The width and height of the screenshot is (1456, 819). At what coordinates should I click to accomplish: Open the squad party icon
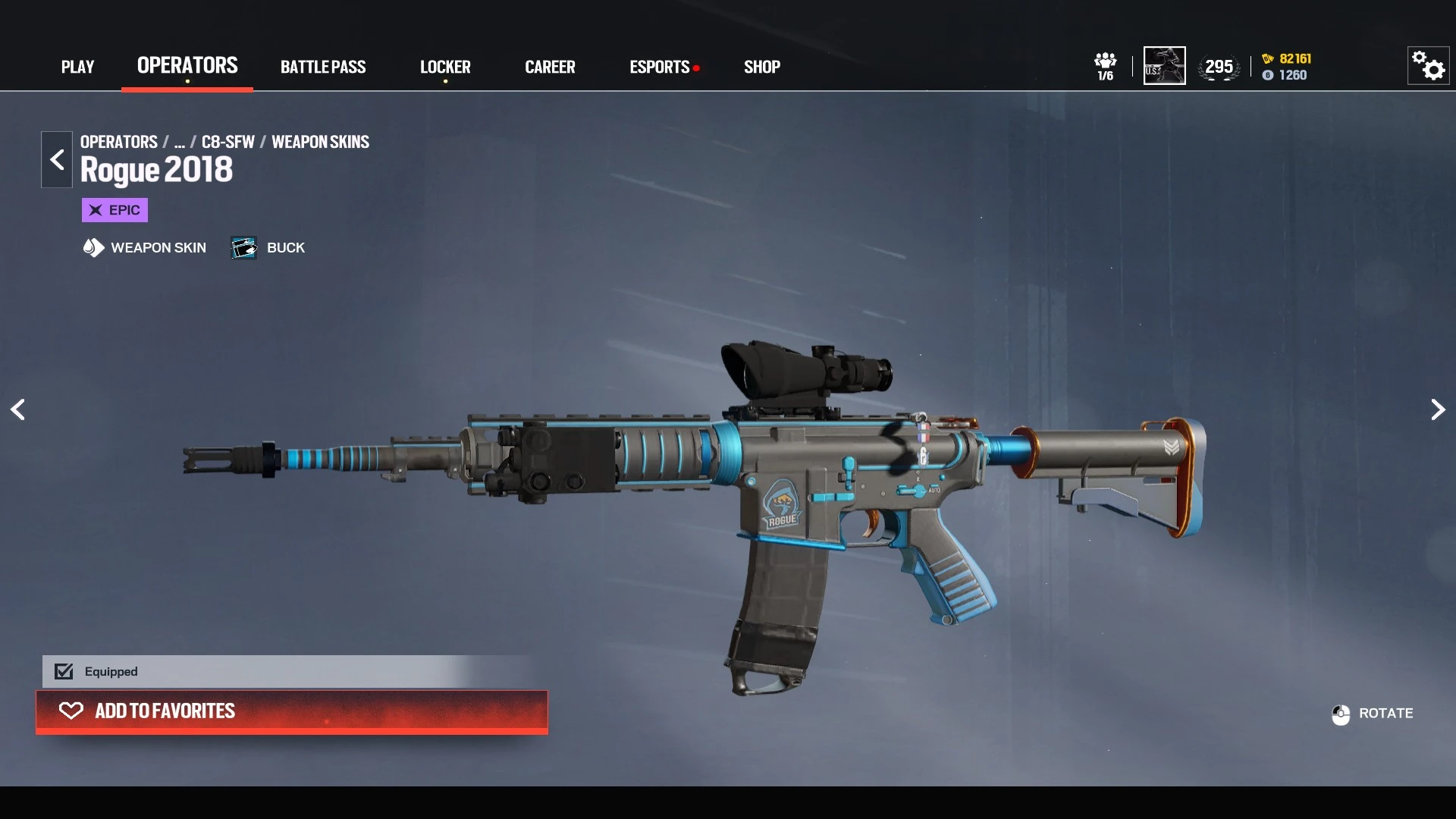(x=1106, y=66)
